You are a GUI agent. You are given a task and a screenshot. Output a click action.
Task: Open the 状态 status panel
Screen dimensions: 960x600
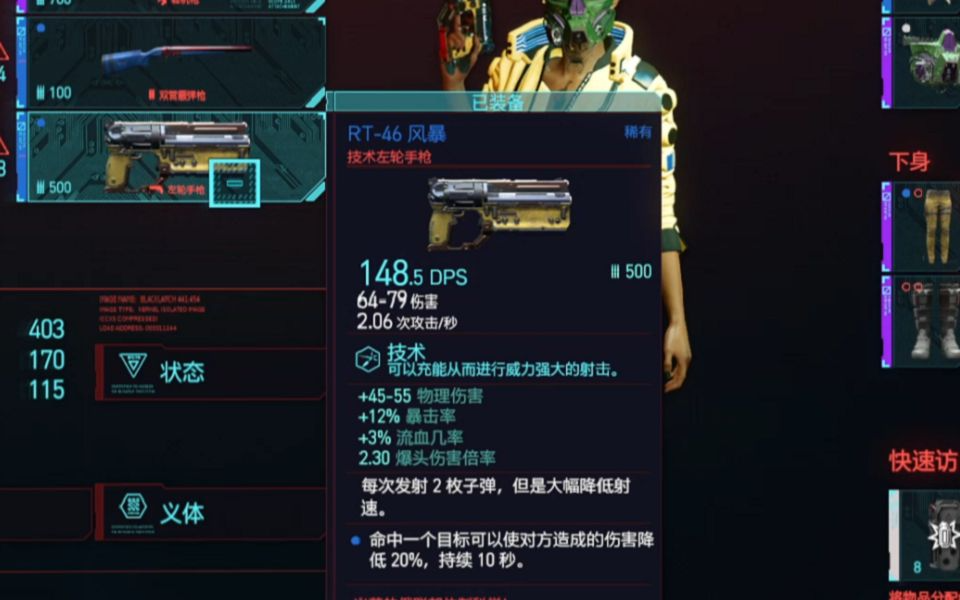coord(208,372)
